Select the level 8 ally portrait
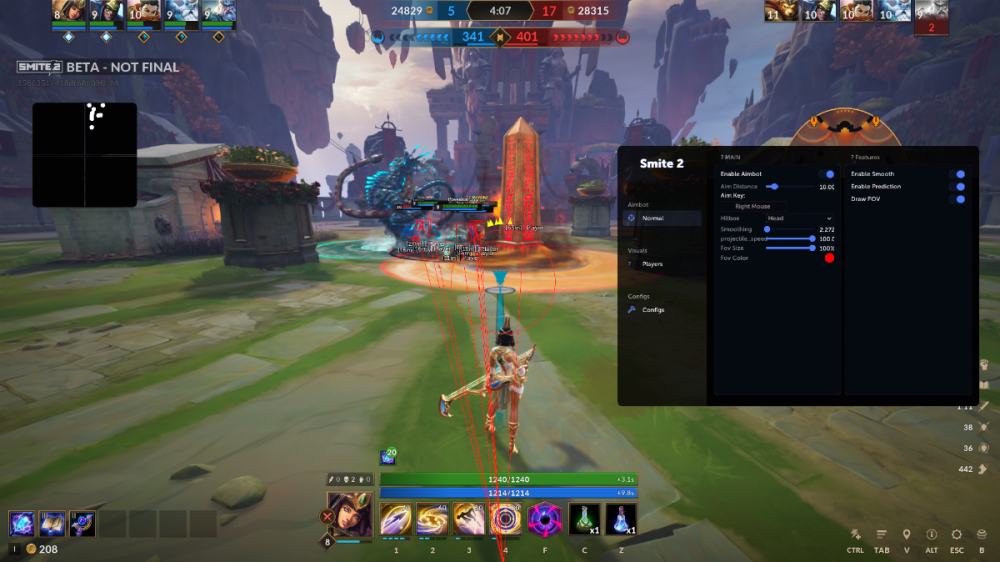 click(69, 12)
